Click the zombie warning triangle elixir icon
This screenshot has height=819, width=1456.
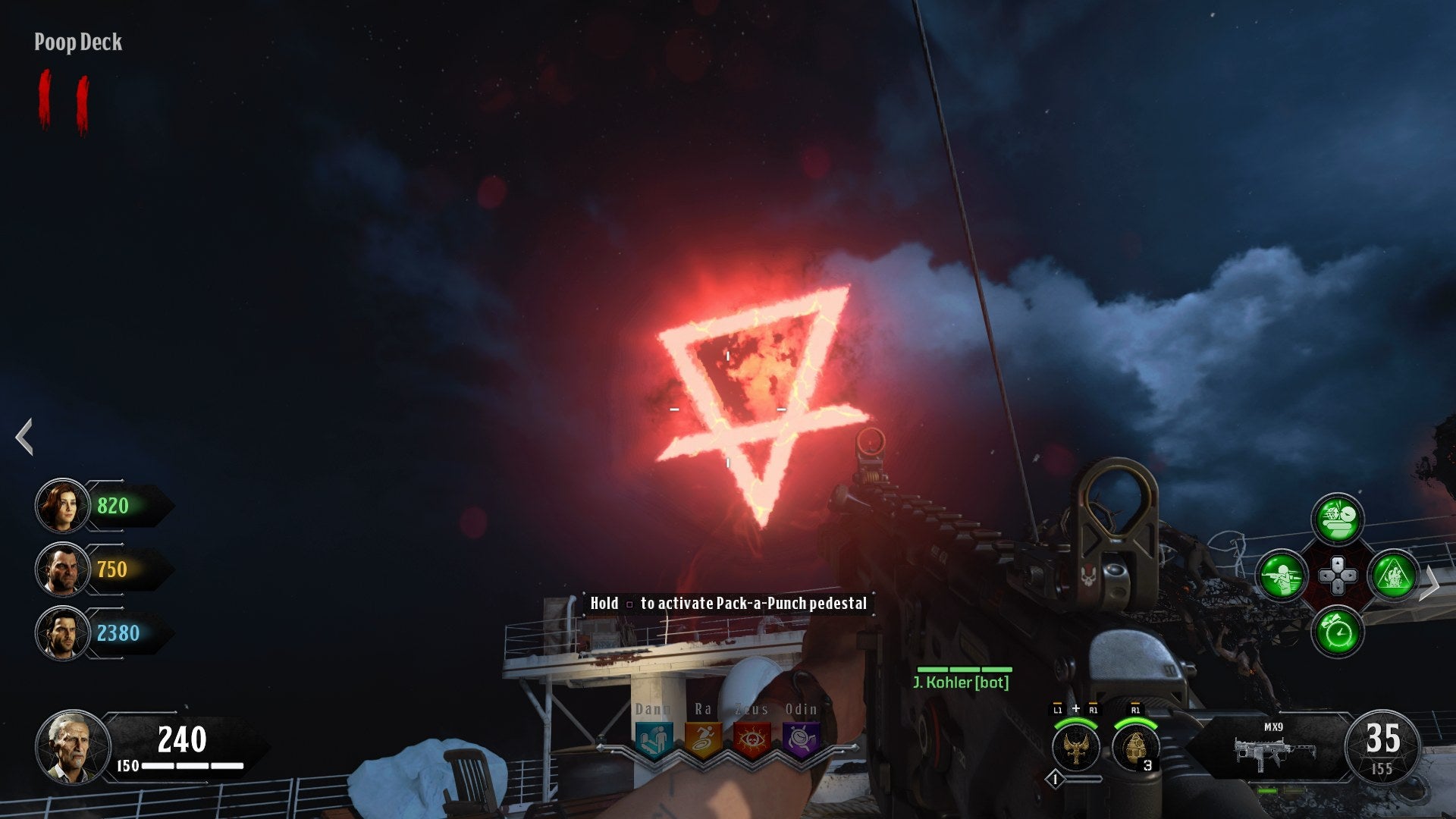(1395, 576)
